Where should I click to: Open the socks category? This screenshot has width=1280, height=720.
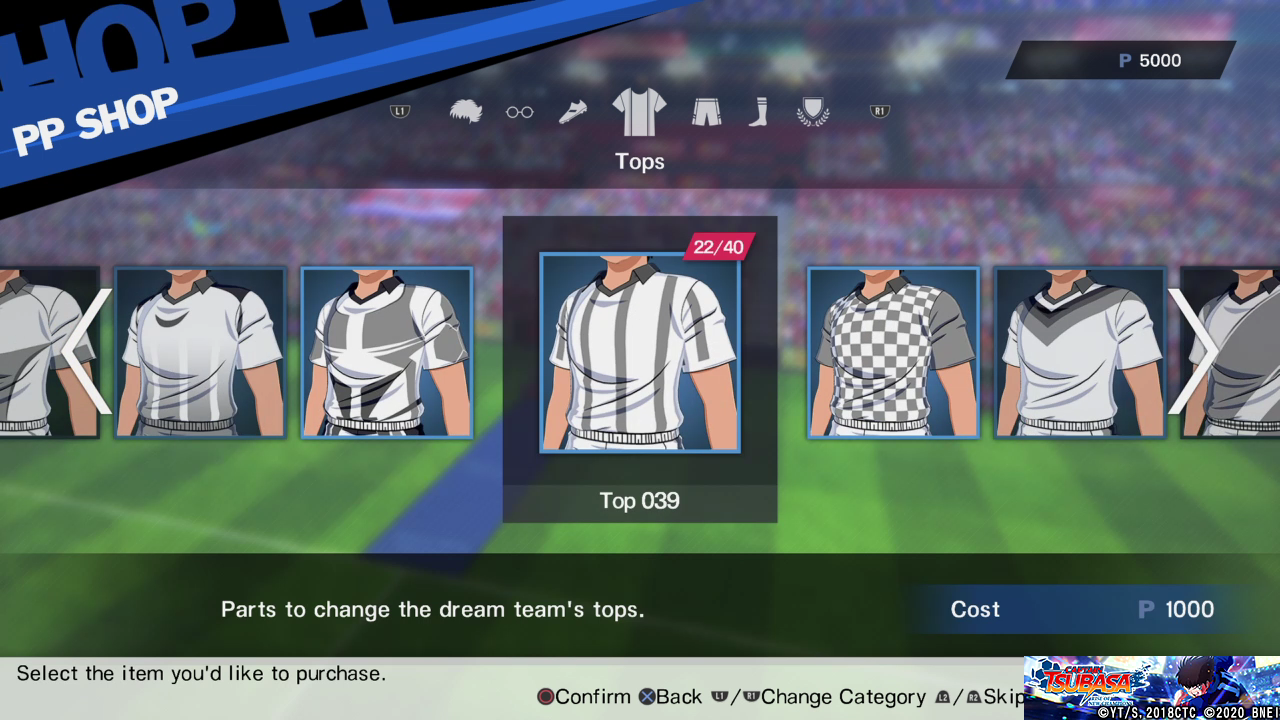pos(758,112)
